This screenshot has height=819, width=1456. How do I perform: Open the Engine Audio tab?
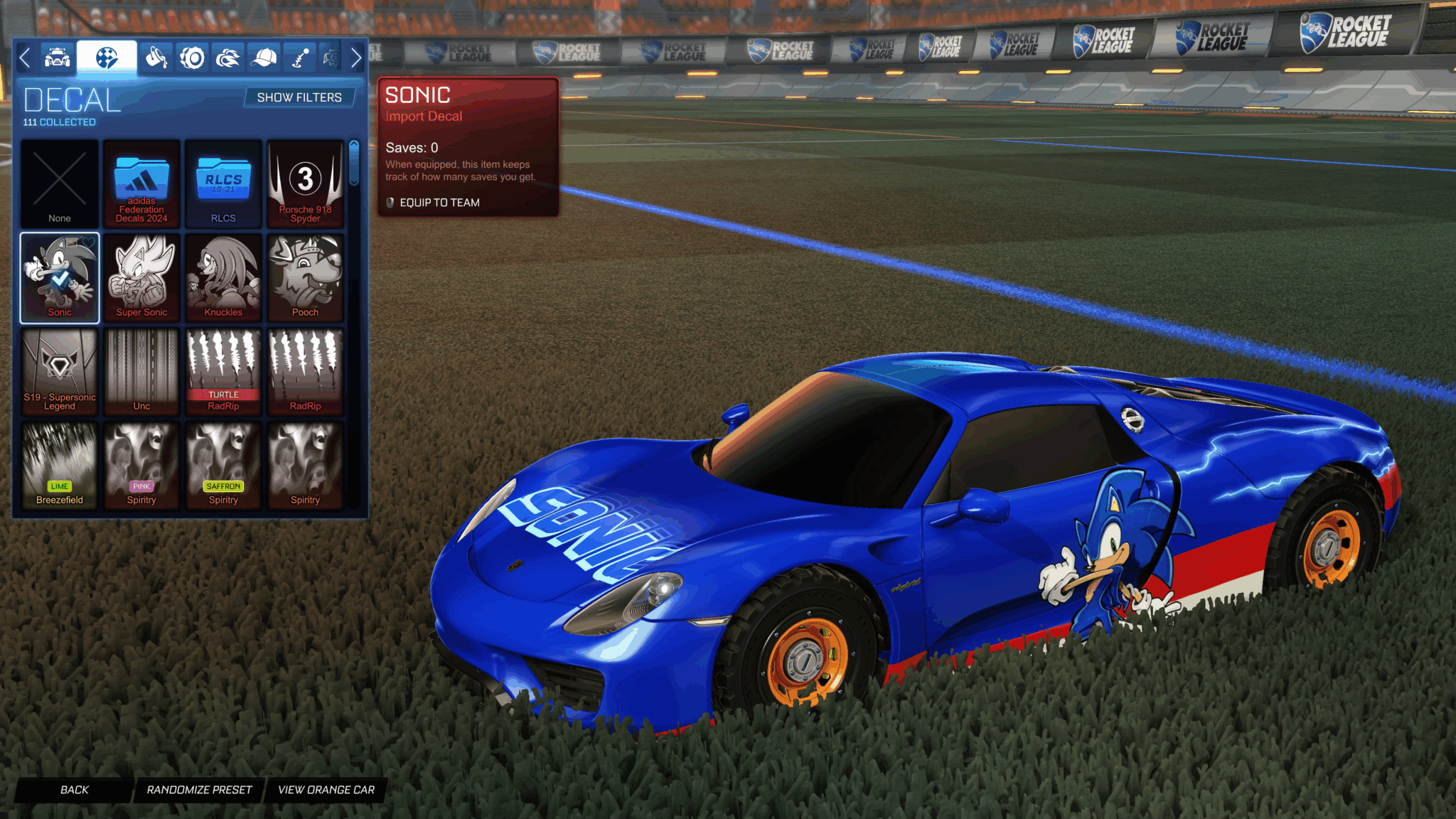(333, 58)
